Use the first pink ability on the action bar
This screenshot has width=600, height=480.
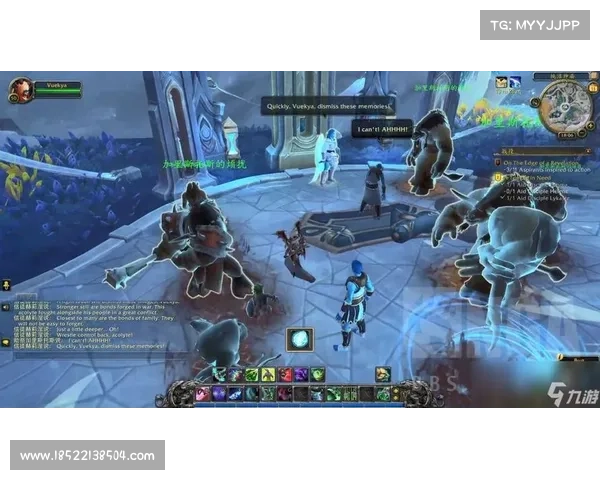(203, 393)
